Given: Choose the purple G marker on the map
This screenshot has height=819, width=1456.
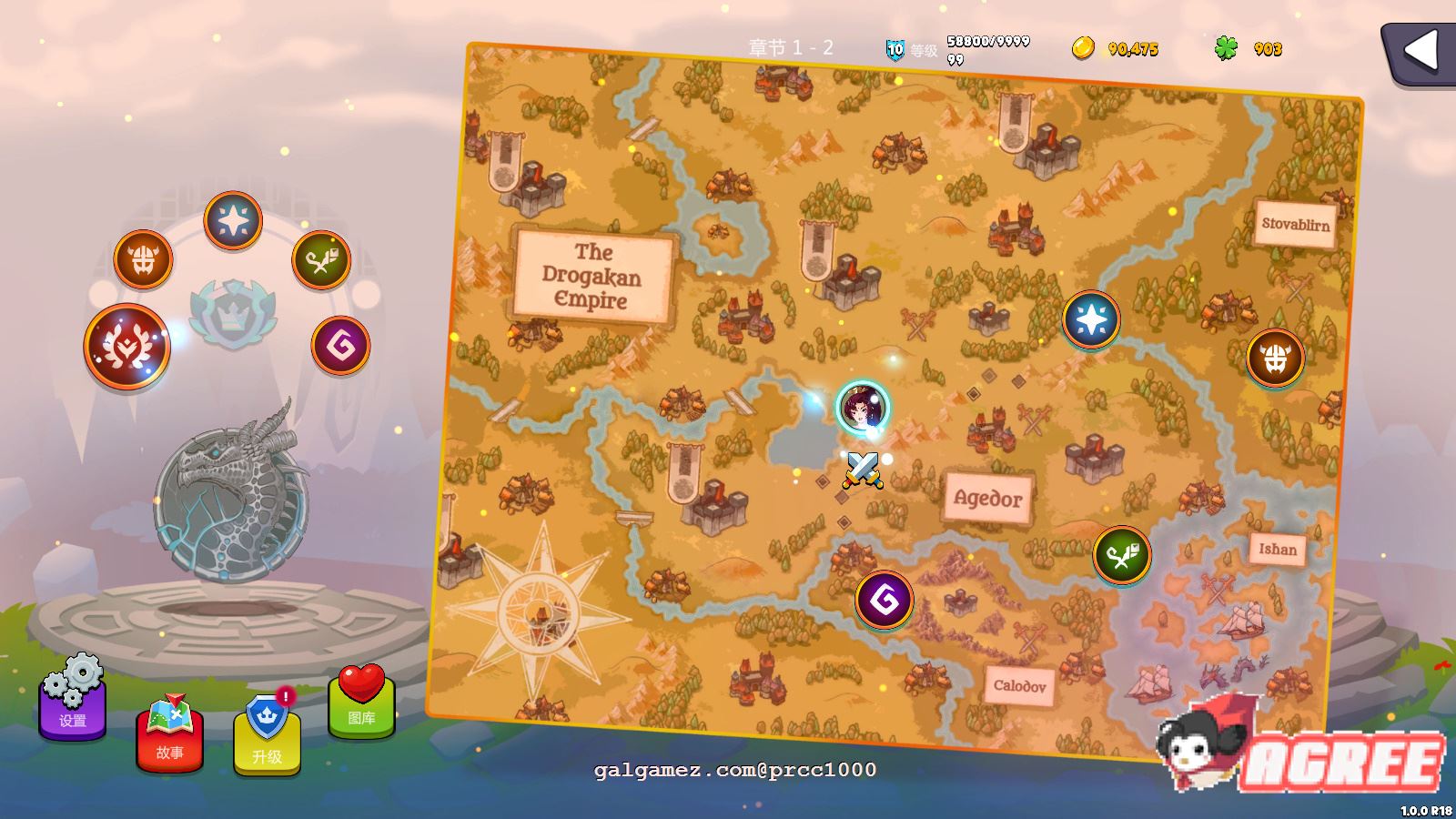Looking at the screenshot, I should 884,600.
